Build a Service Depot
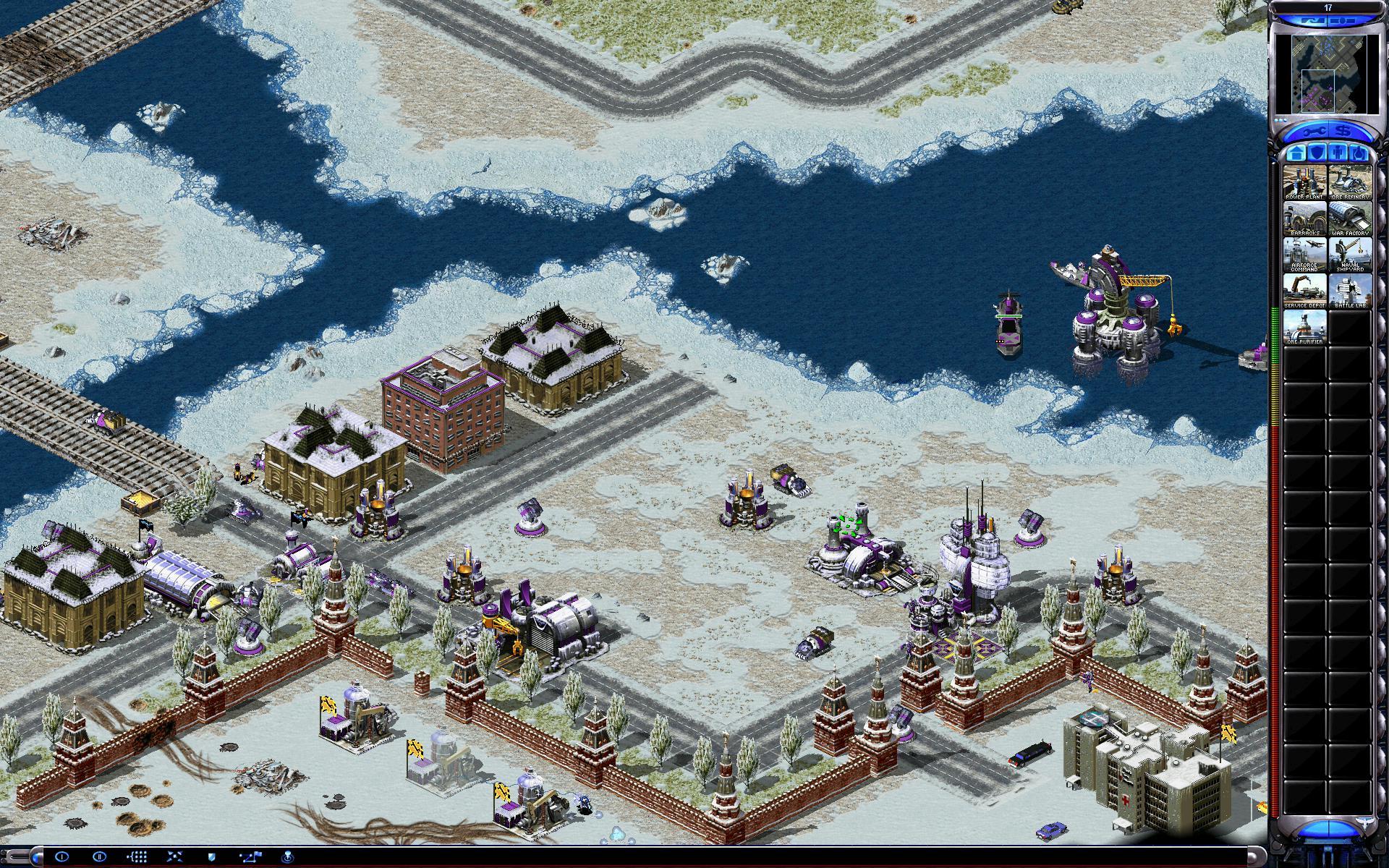Screen dimensions: 1389x868 point(1305,291)
